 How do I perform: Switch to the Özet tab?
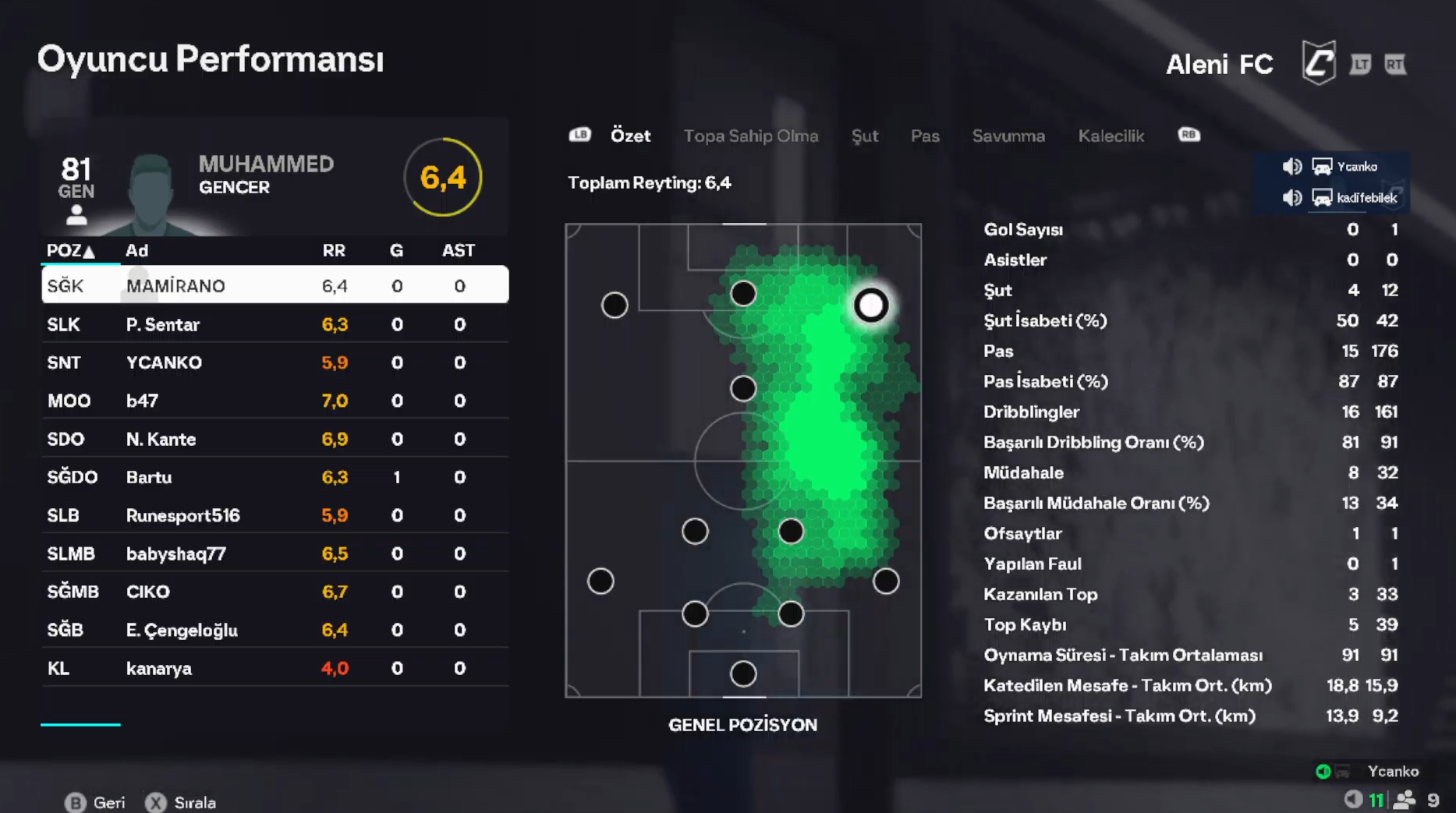(630, 136)
